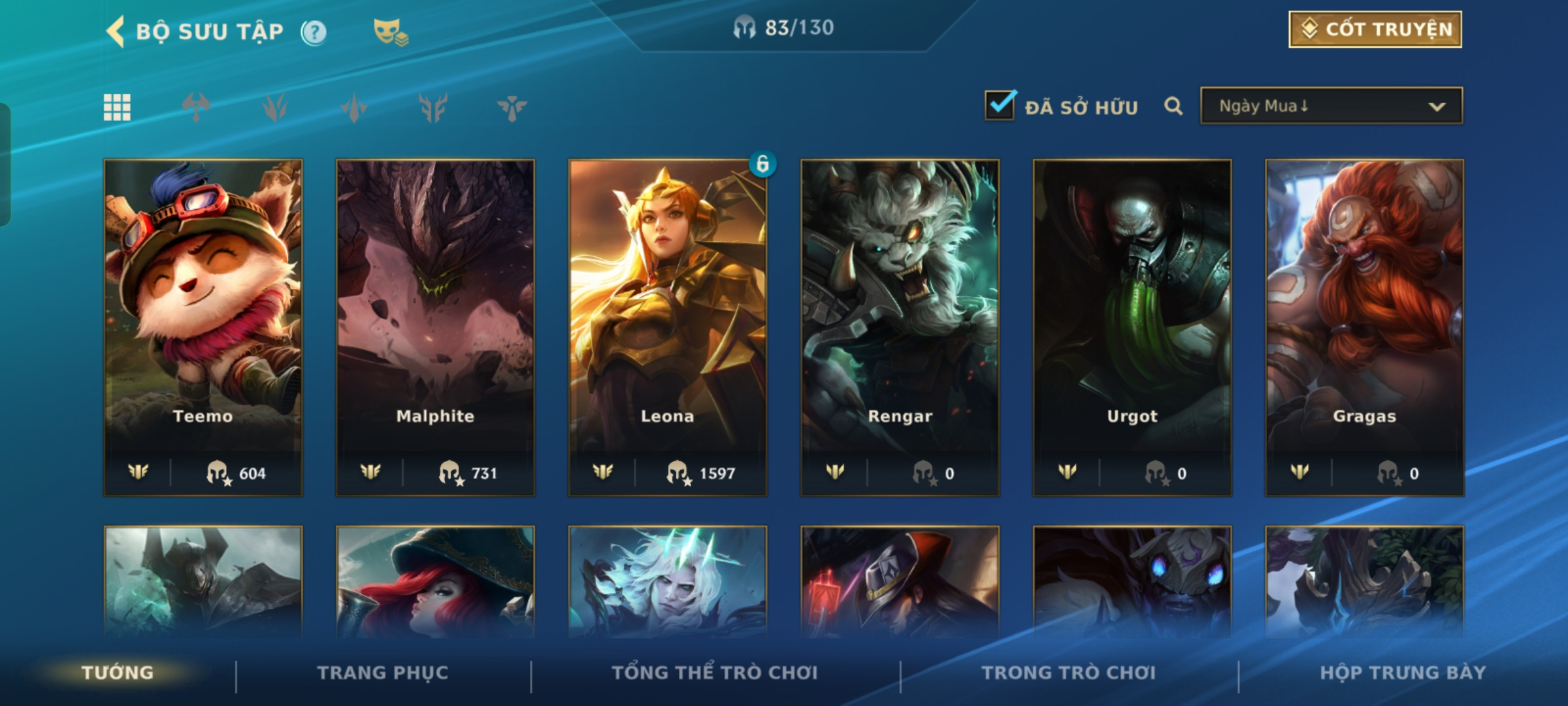Show all champions with the grid filter

117,107
